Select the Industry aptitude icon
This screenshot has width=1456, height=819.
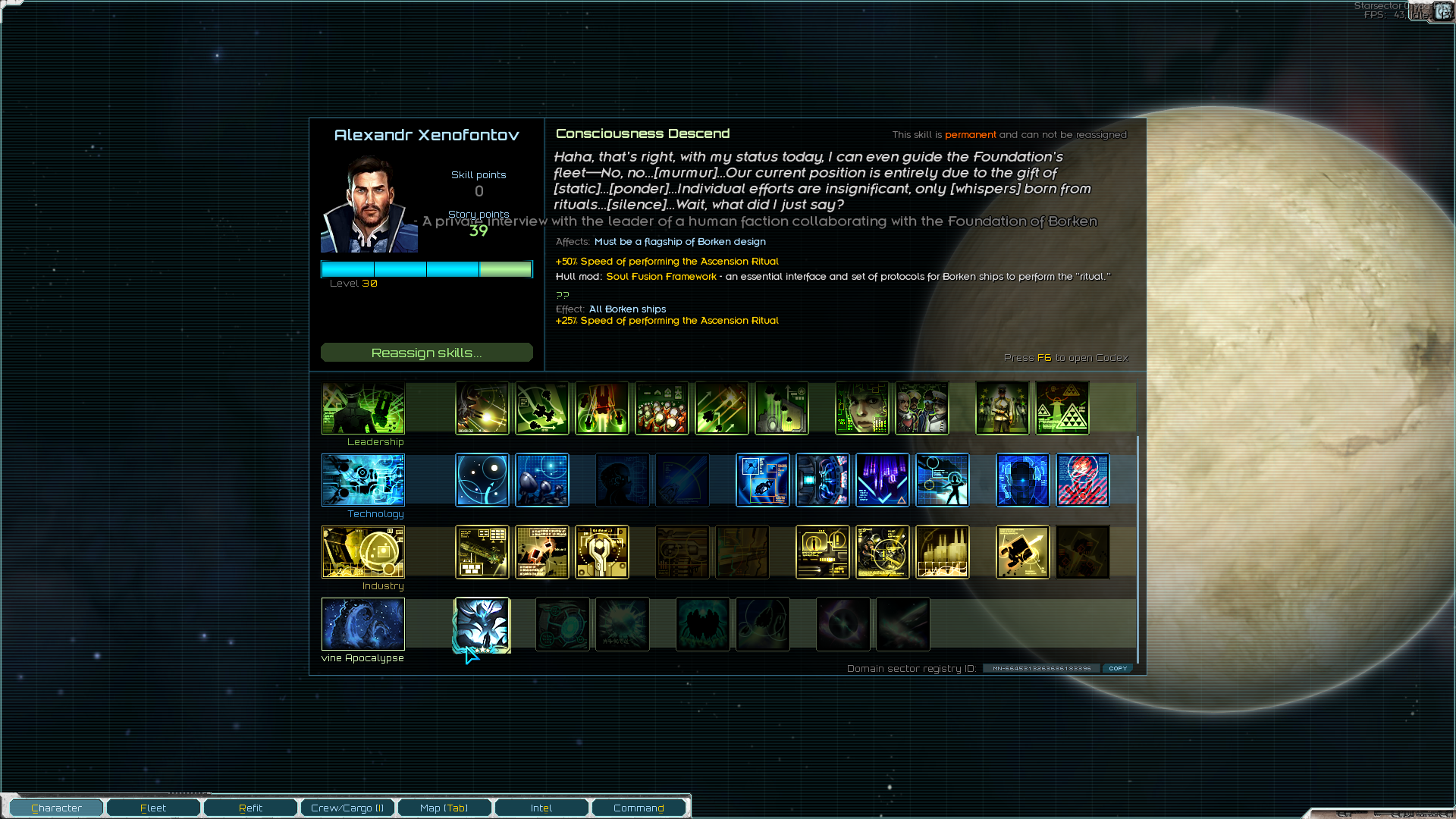363,552
